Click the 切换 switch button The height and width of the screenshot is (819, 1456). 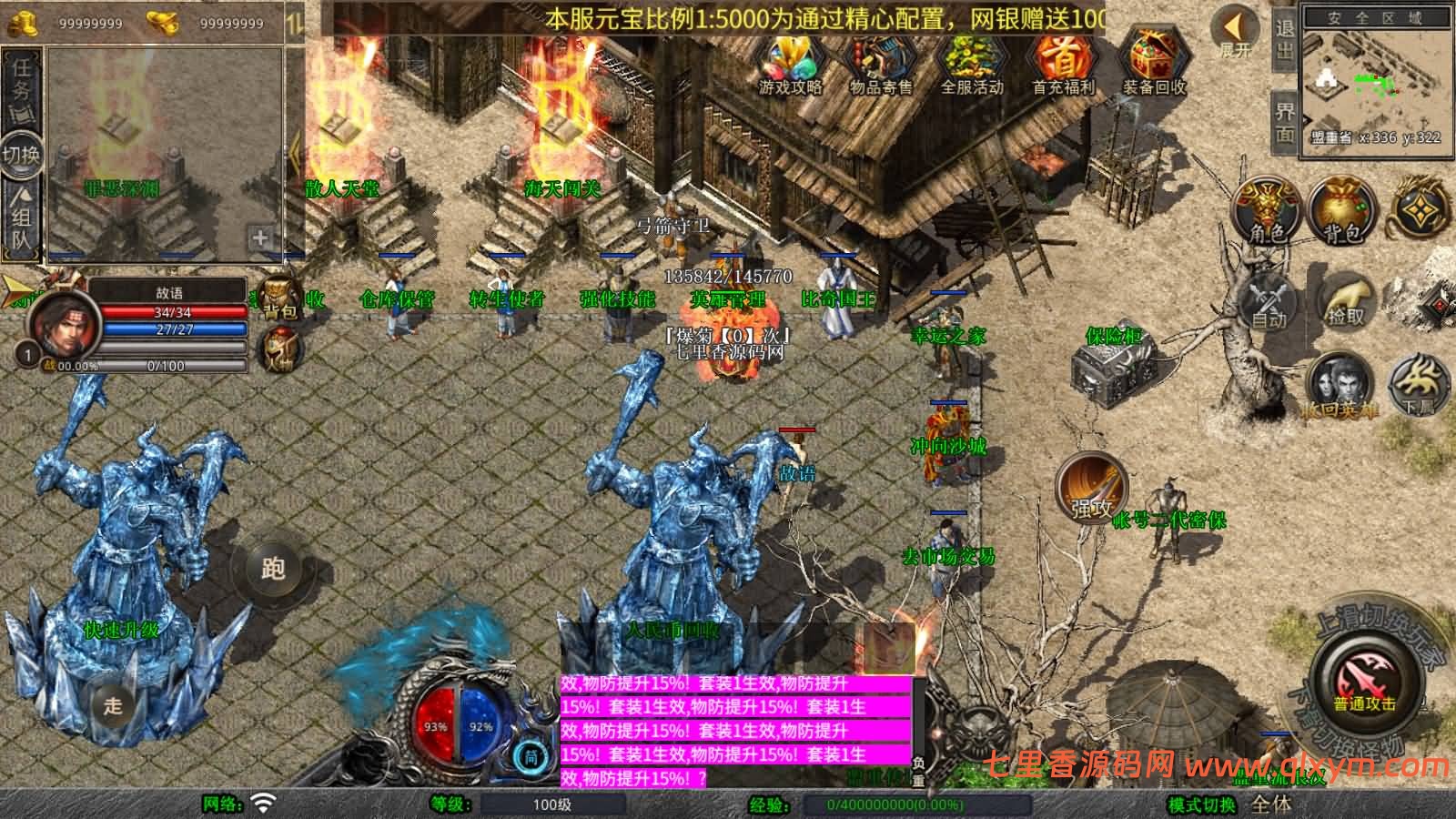click(21, 154)
